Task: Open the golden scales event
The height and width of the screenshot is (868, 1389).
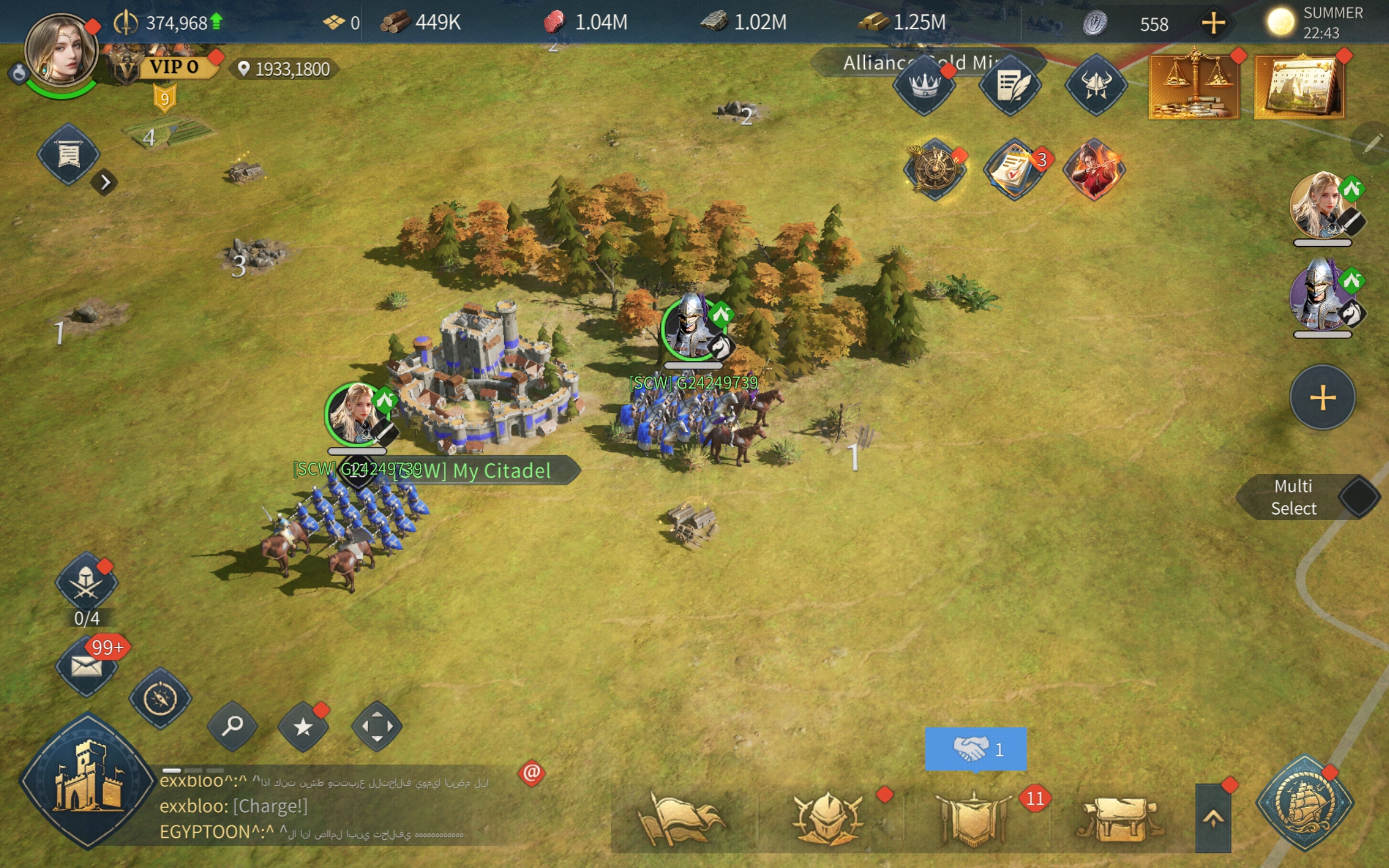Action: tap(1193, 87)
